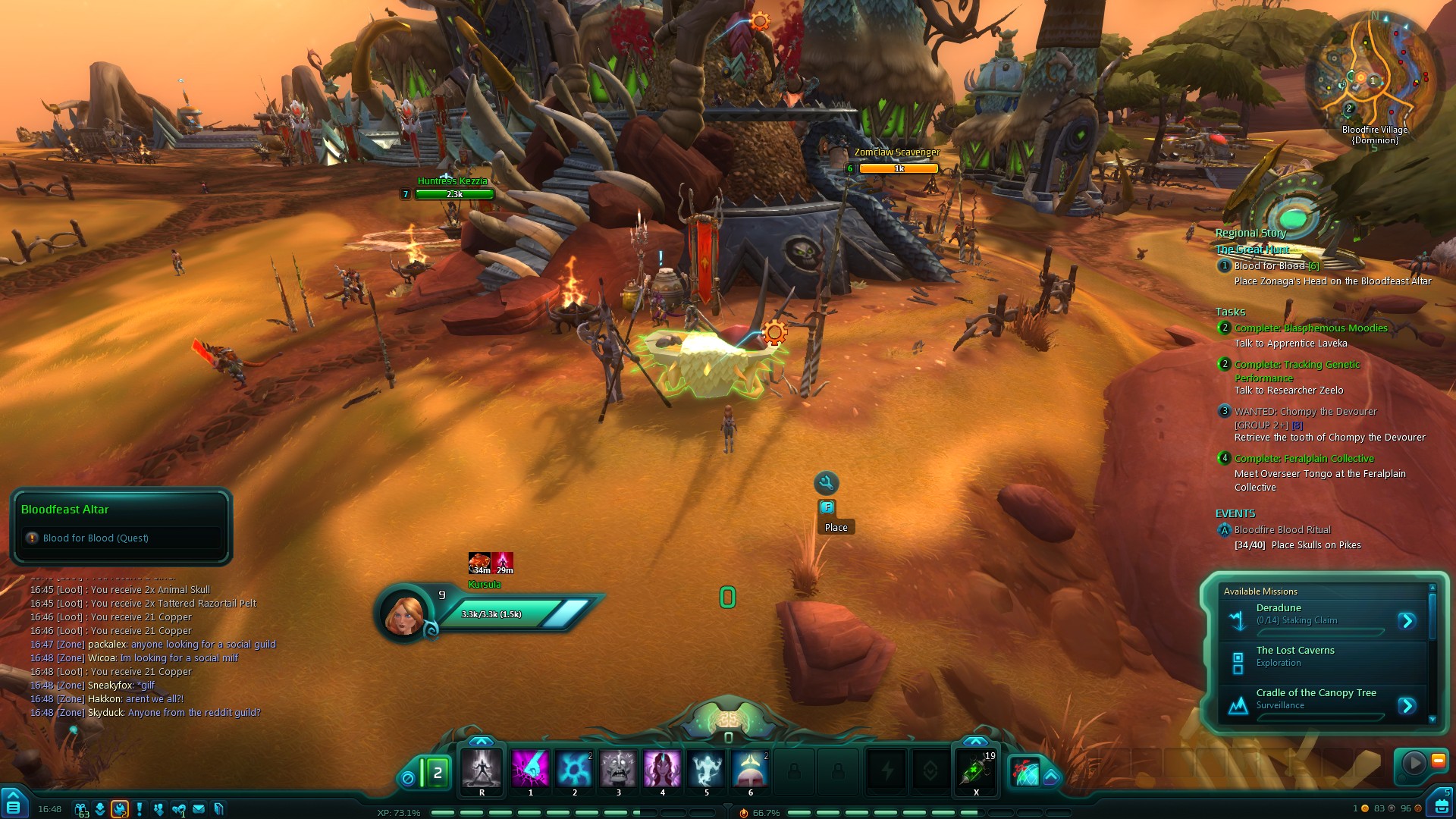
Task: Use the green syringe medishot item
Action: [x=976, y=770]
